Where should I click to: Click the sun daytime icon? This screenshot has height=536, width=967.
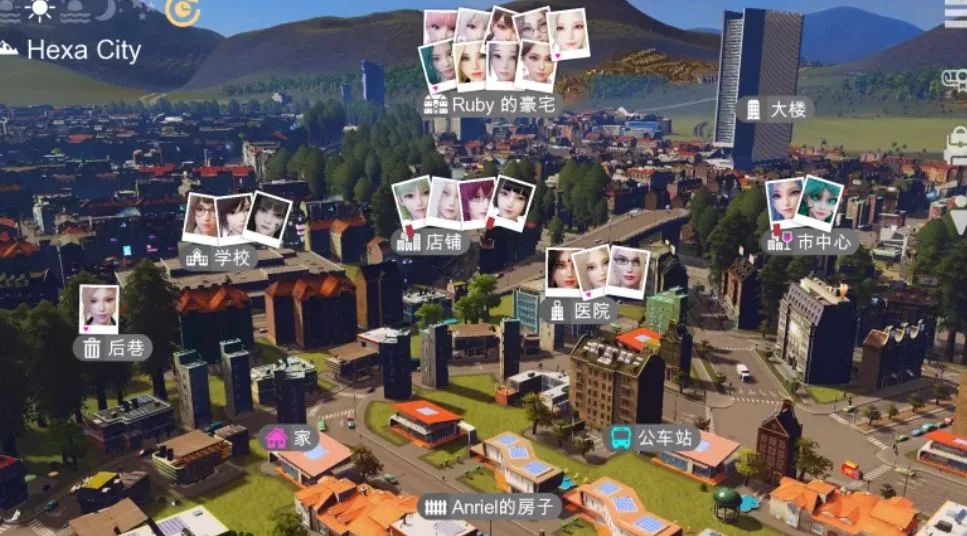coord(40,11)
